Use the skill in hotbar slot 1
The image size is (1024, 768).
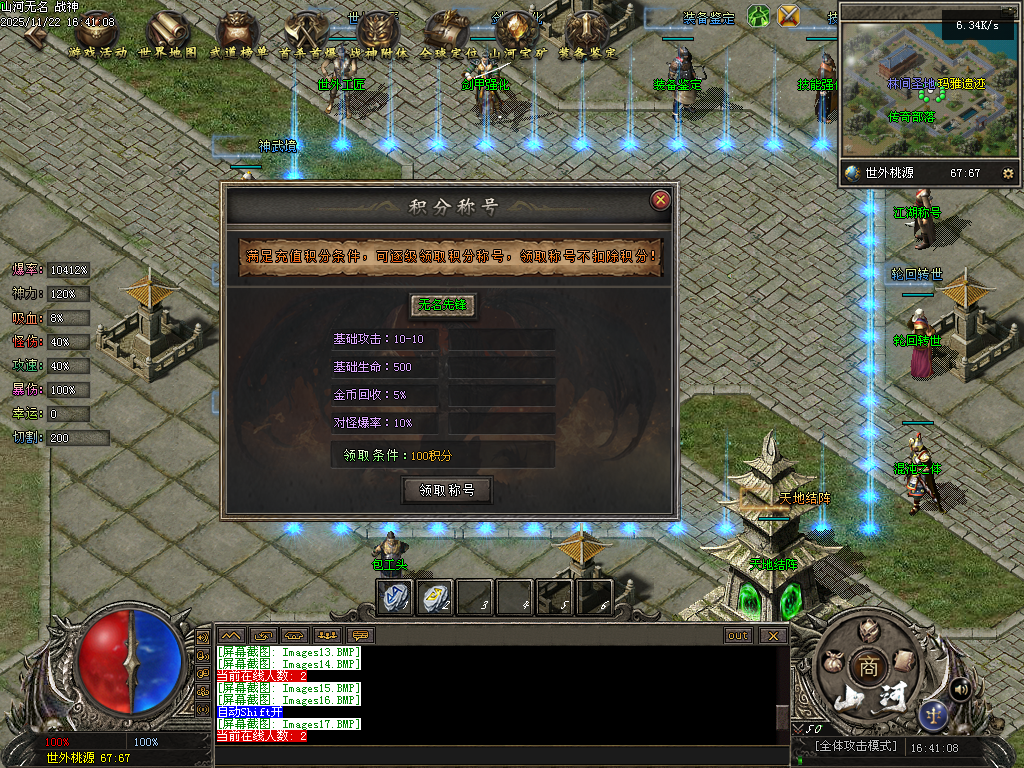point(394,596)
